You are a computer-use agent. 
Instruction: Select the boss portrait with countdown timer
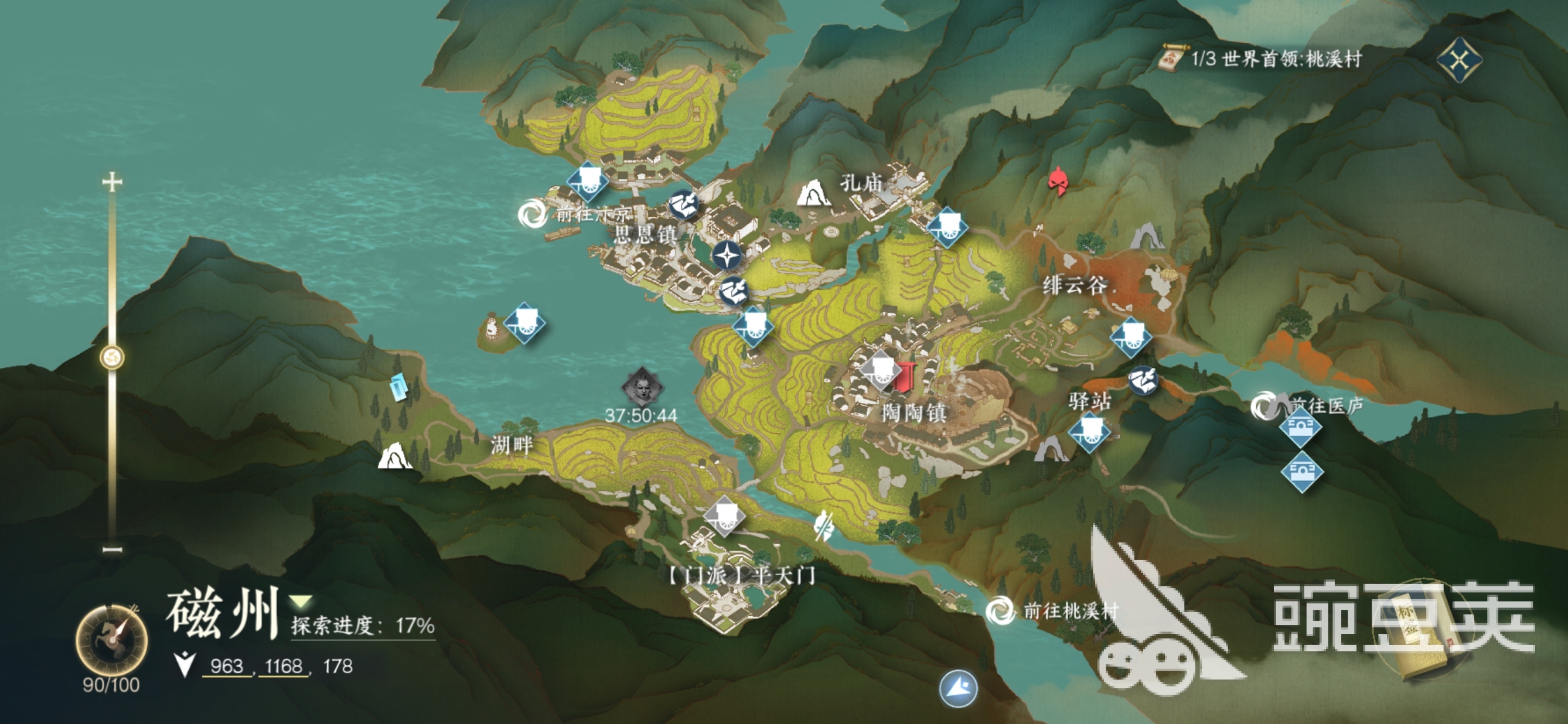point(642,387)
